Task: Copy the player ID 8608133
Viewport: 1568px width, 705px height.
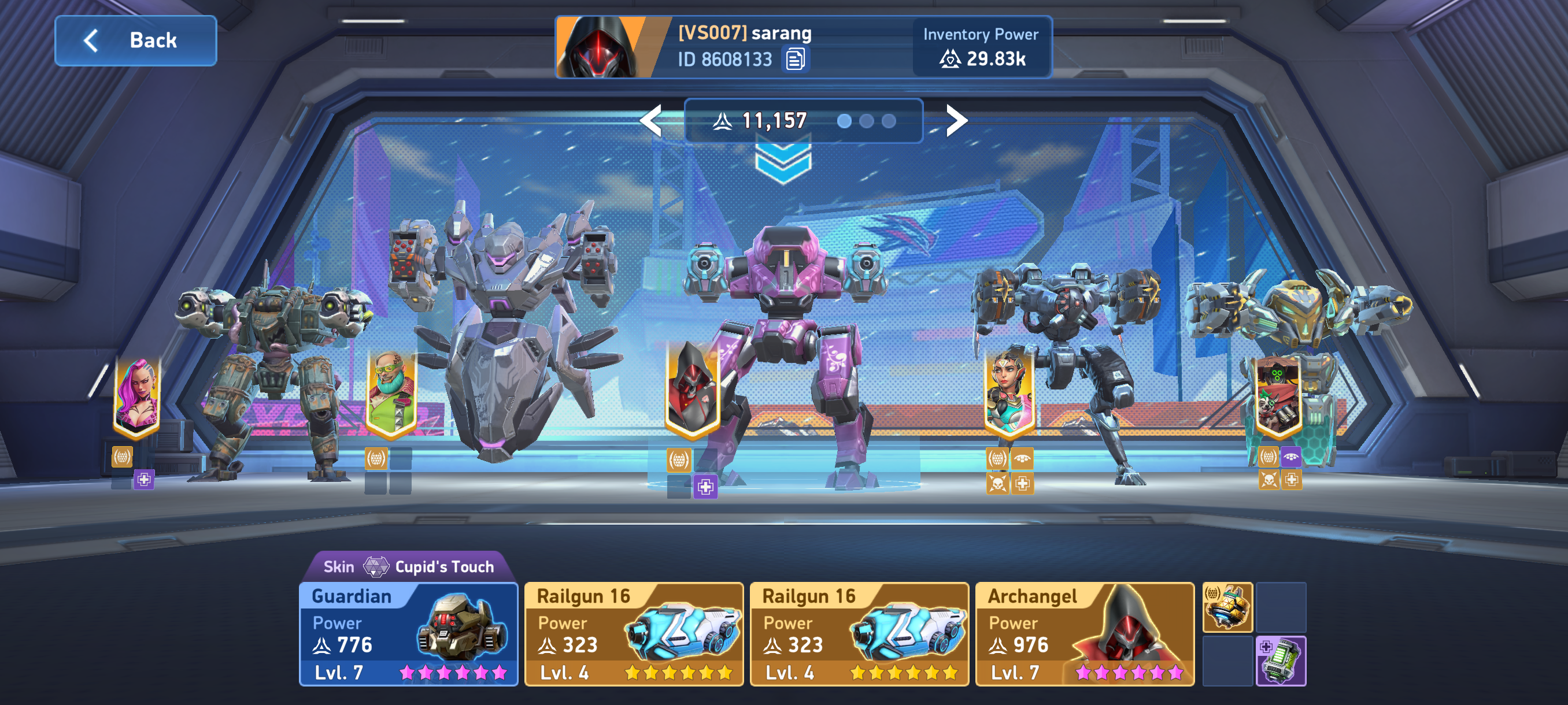Action: [795, 60]
